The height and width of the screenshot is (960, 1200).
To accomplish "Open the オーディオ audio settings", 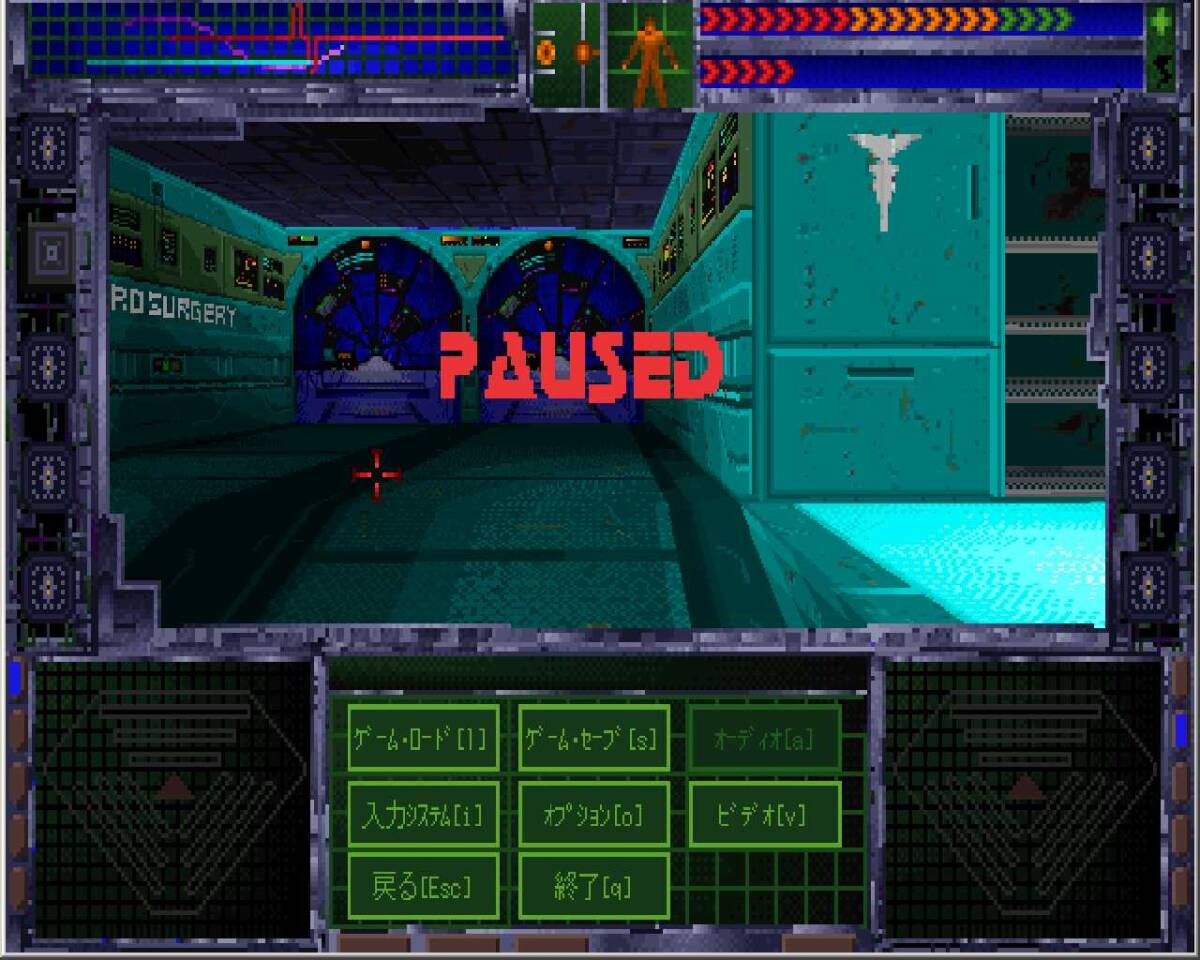I will tap(764, 738).
